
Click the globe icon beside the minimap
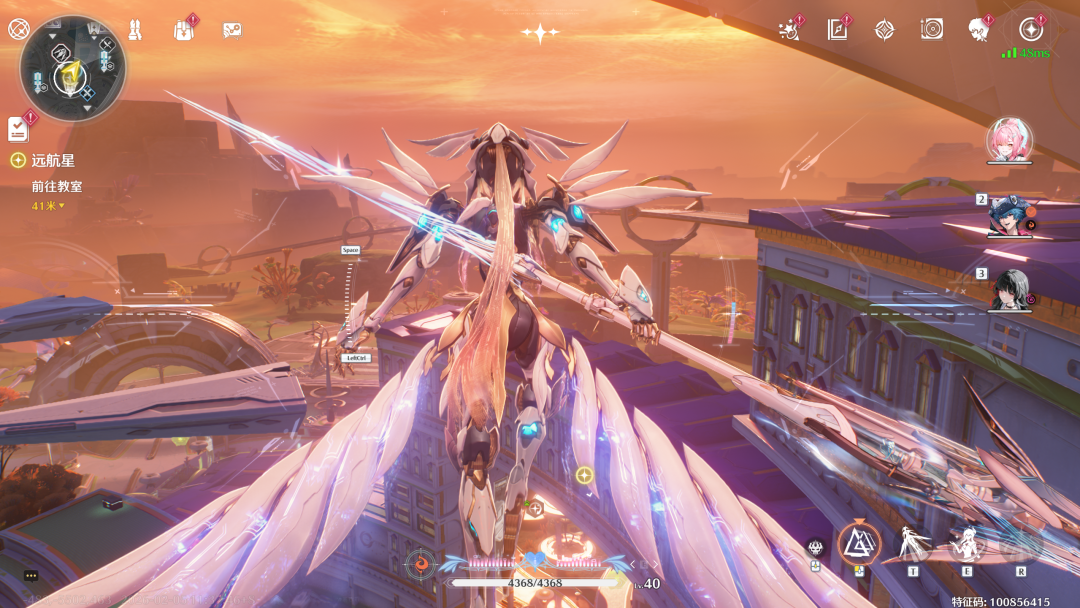pyautogui.click(x=18, y=29)
